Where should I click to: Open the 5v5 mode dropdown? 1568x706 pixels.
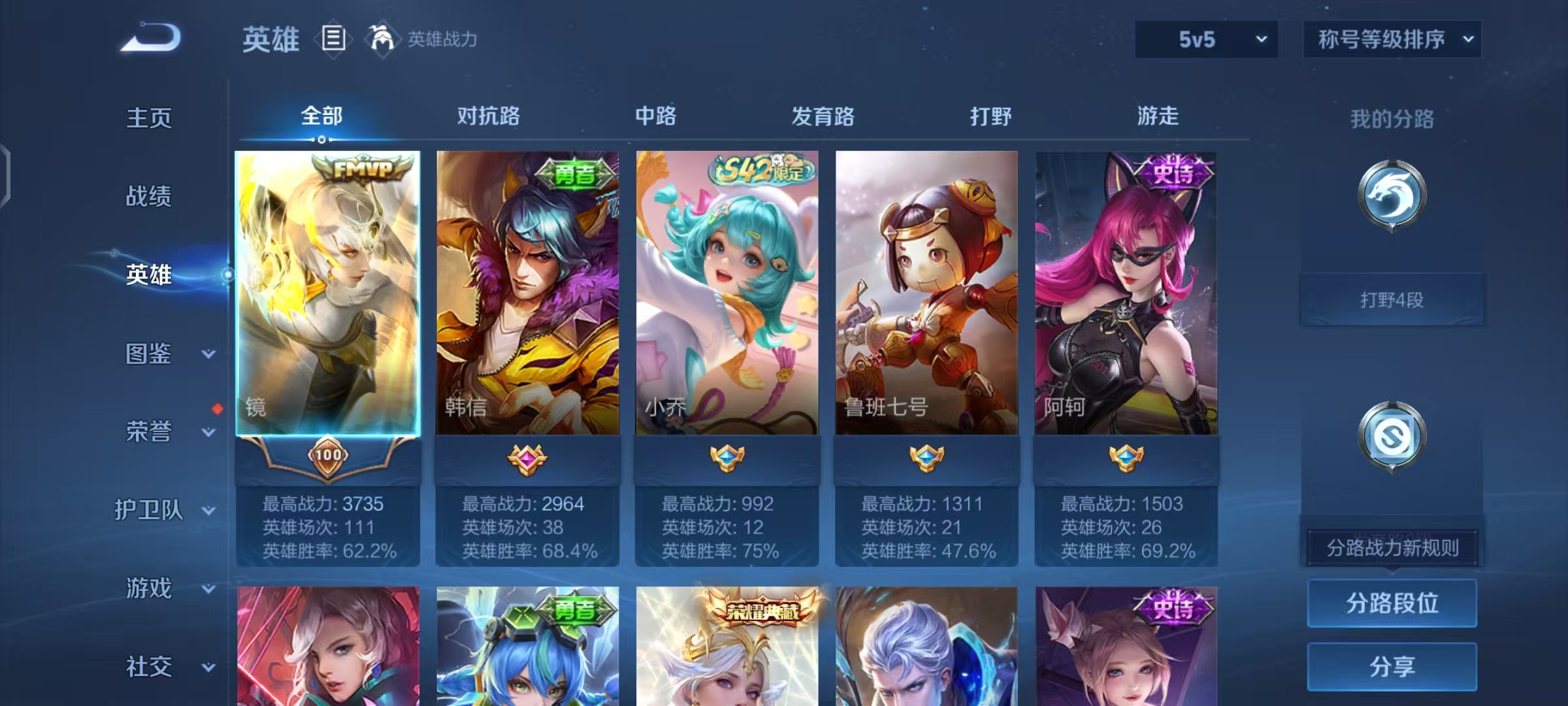pos(1205,39)
